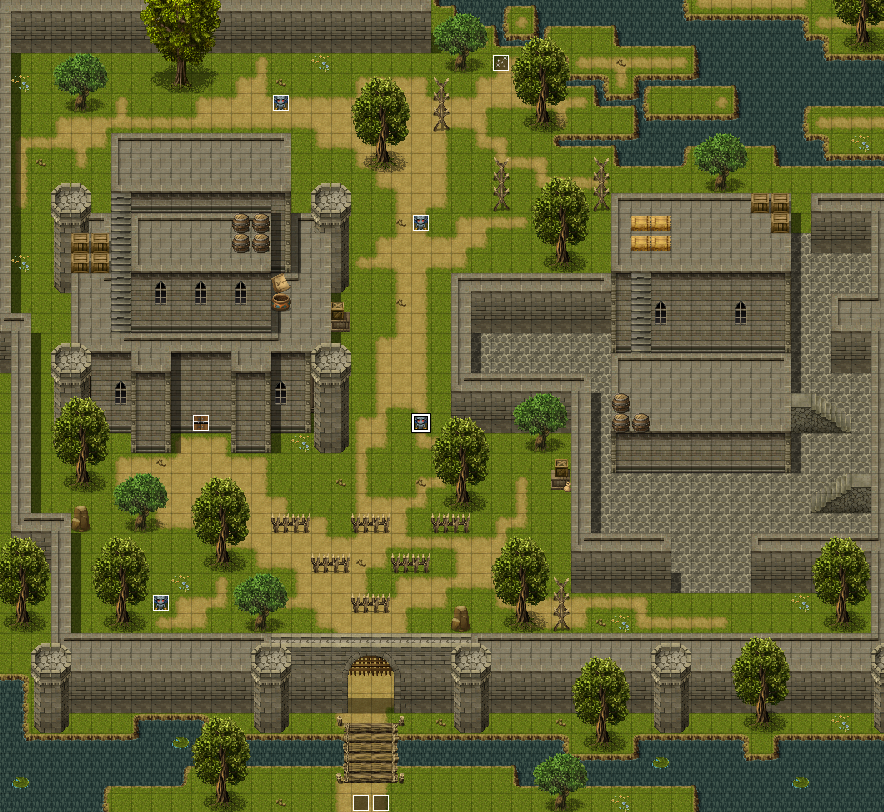The width and height of the screenshot is (884, 812).
Task: Select the sparkle event marker
Action: 501,63
